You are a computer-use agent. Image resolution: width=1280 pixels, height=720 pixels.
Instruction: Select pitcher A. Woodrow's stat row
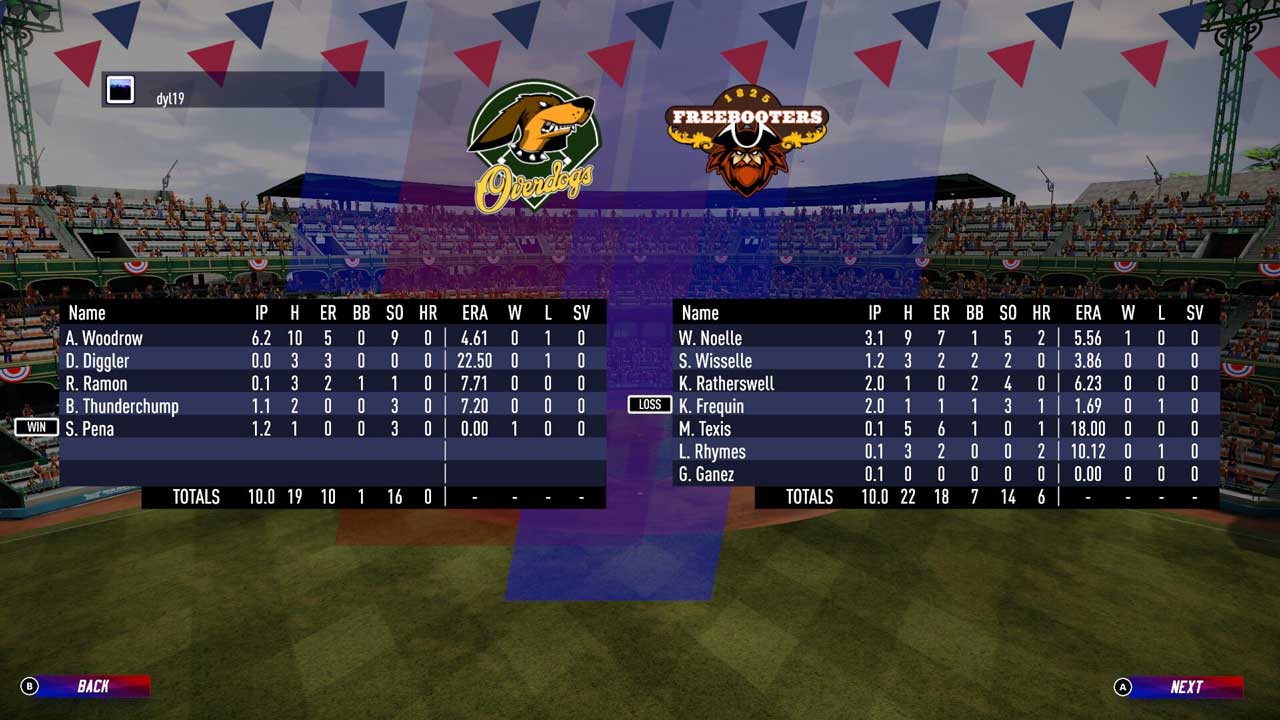pos(332,338)
